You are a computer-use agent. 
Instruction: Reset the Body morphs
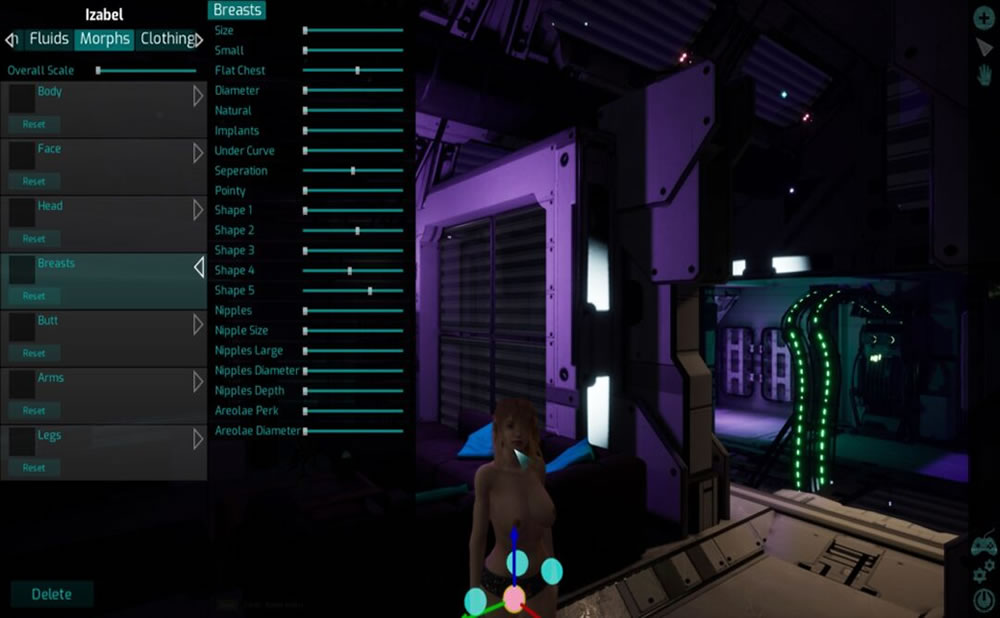tap(34, 125)
